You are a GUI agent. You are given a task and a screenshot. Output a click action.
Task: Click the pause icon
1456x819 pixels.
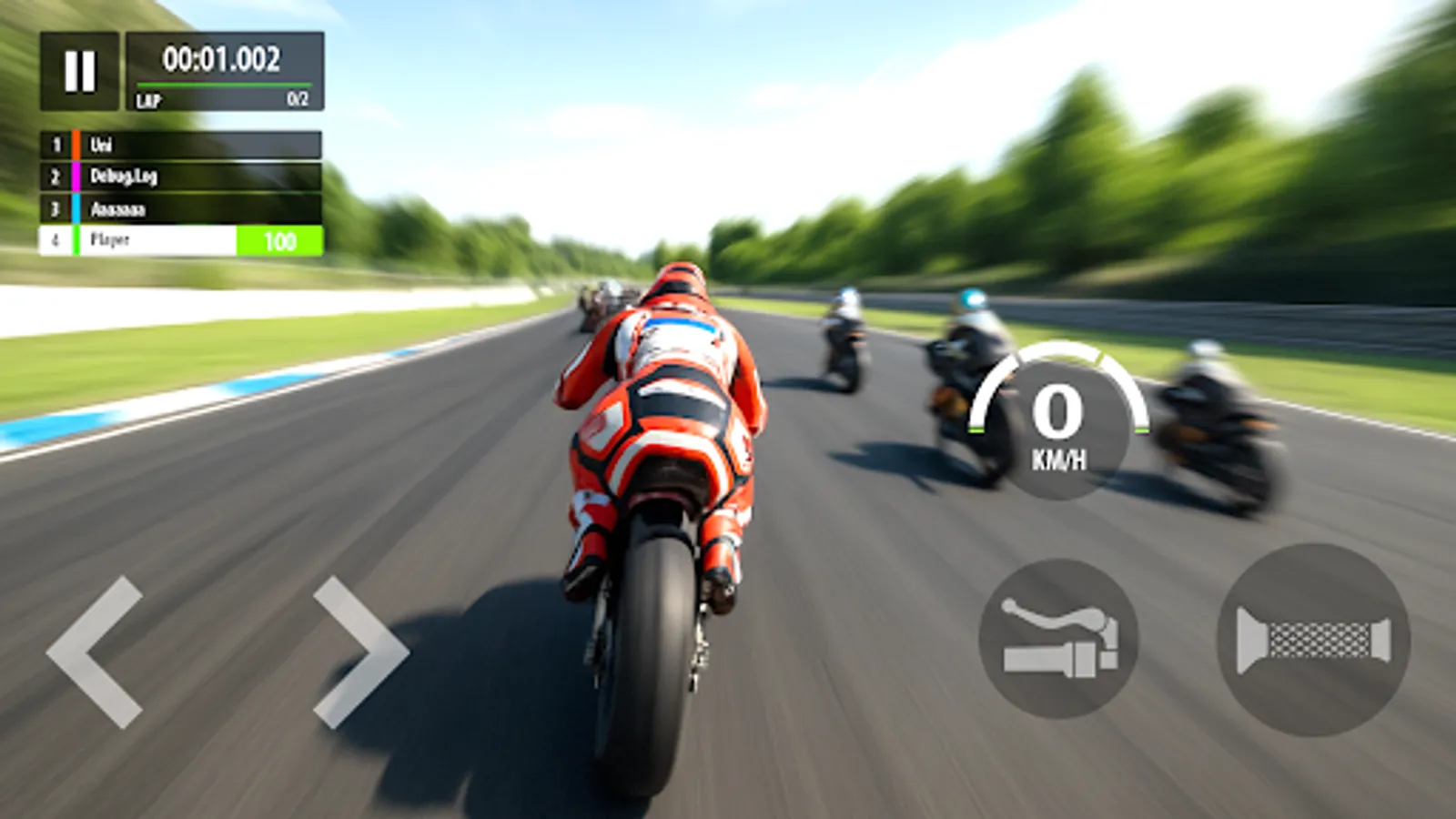(x=80, y=71)
